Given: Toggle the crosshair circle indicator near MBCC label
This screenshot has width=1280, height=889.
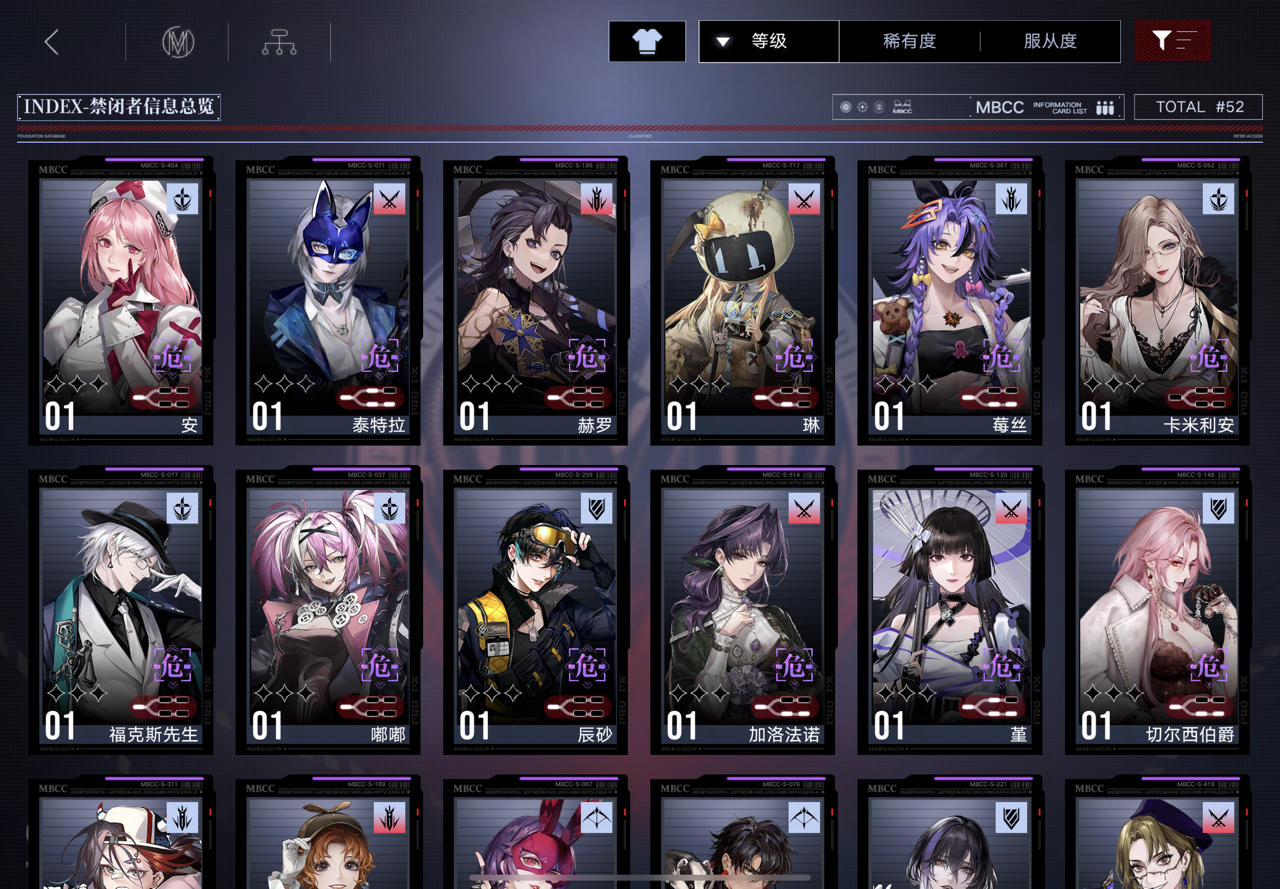Looking at the screenshot, I should click(x=862, y=107).
